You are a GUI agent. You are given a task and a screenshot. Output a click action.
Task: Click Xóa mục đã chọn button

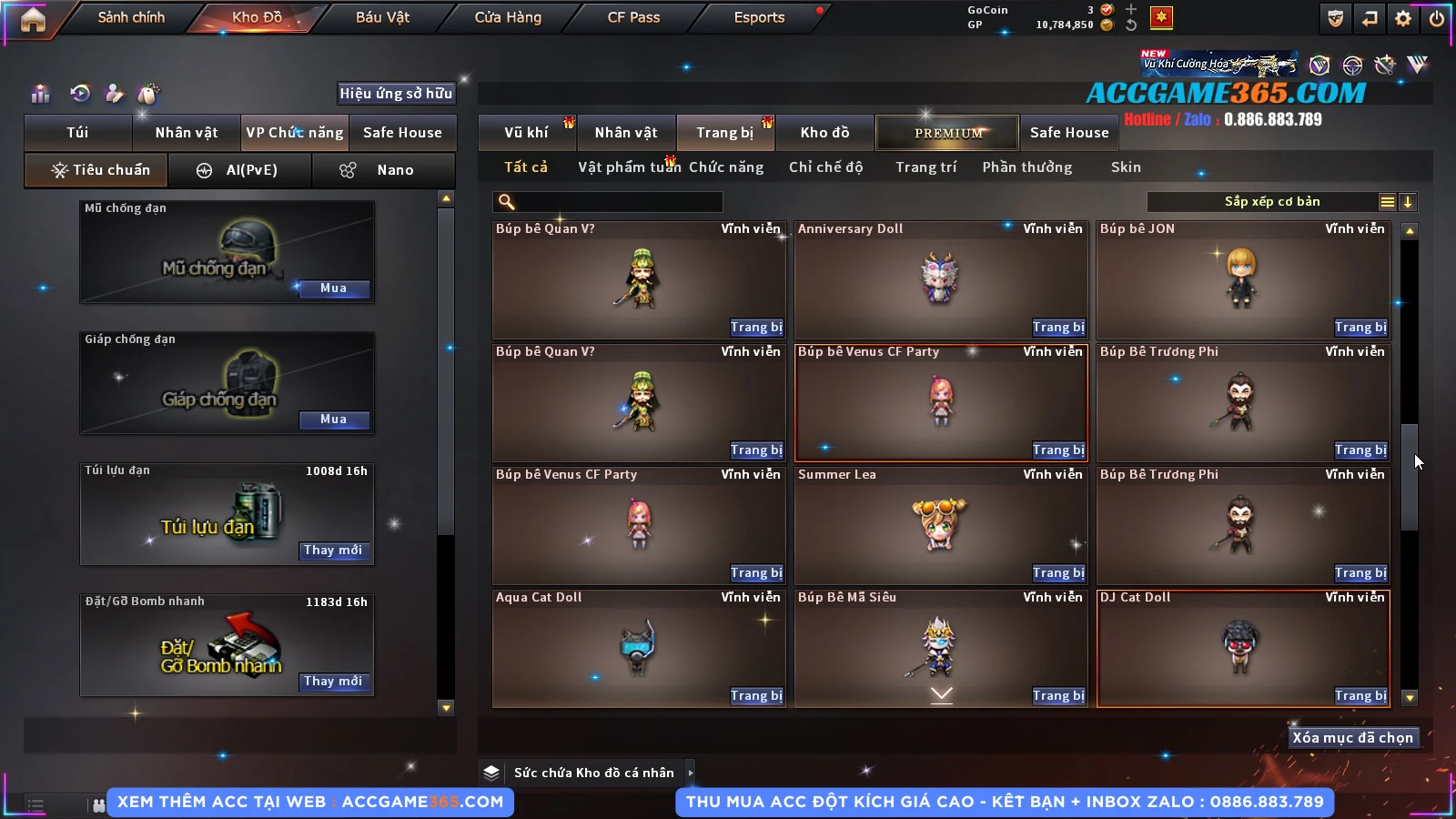click(x=1352, y=738)
